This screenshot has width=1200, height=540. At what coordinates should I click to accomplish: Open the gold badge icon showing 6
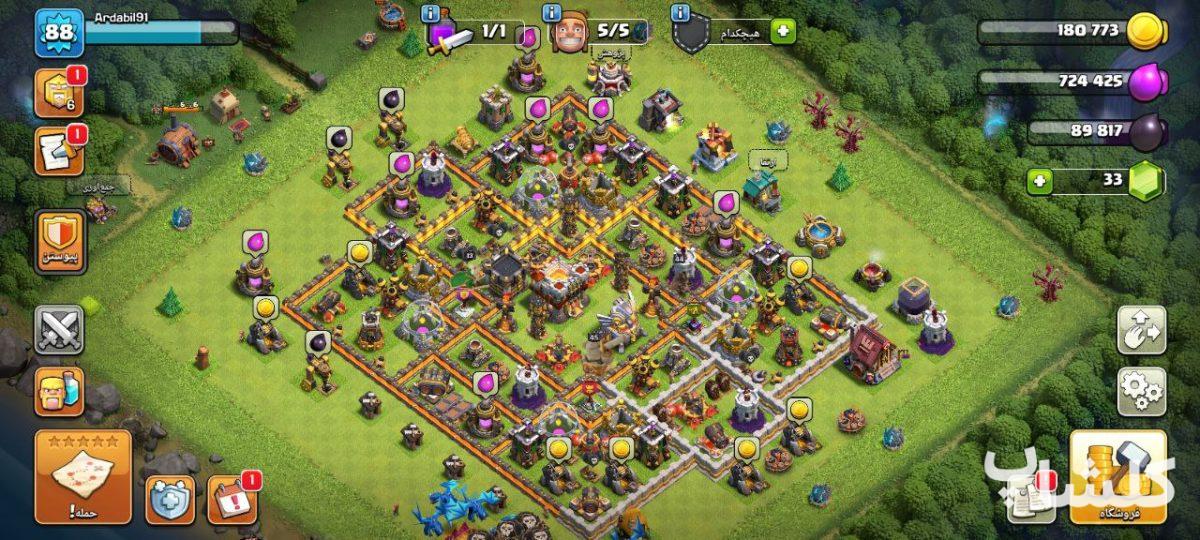59,94
